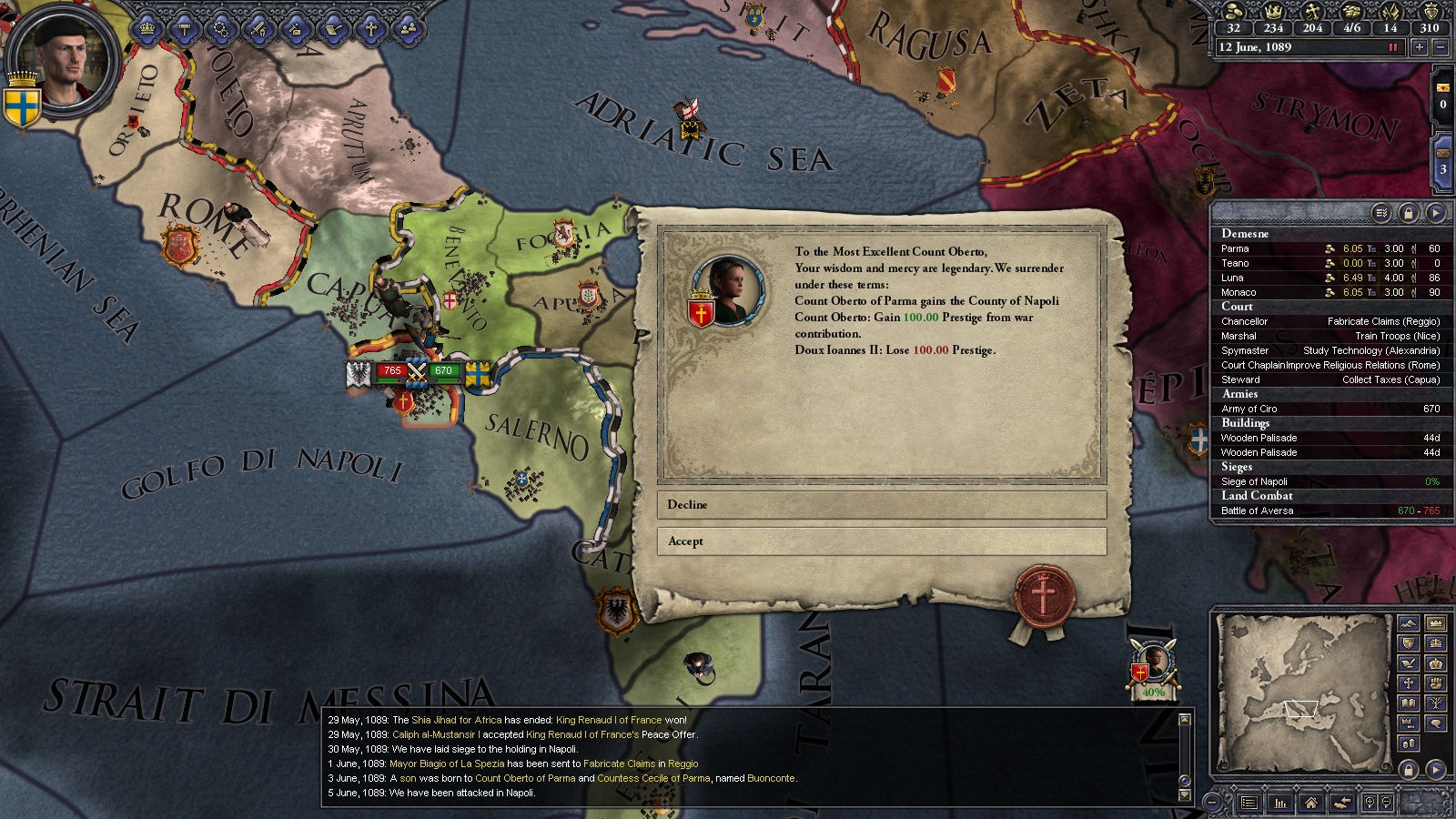Viewport: 1456px width, 819px height.
Task: Open the two-figures characters tab
Action: pyautogui.click(x=408, y=29)
